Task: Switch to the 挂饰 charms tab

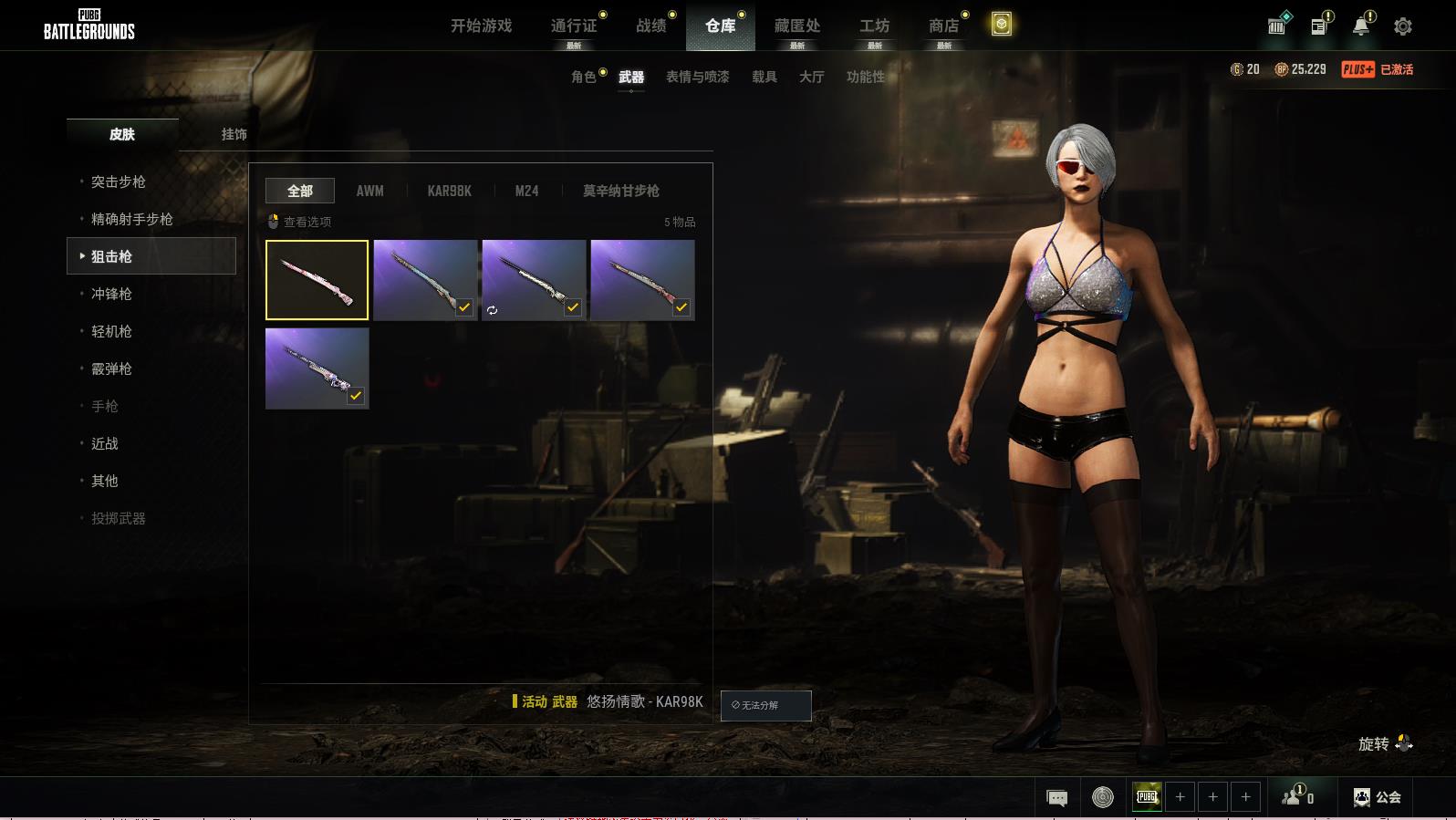Action: pyautogui.click(x=234, y=134)
